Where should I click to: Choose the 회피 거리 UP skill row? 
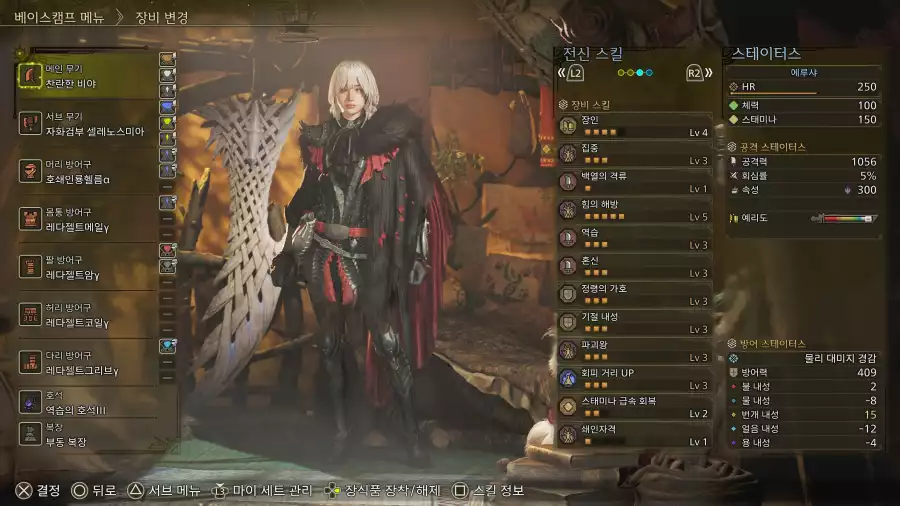635,379
